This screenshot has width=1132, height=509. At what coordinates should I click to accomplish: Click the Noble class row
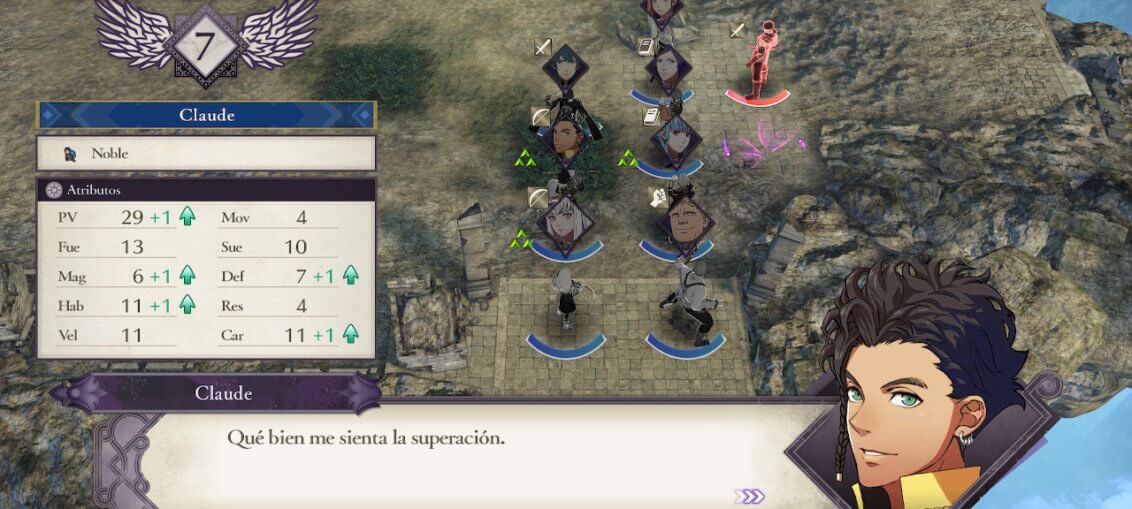206,153
